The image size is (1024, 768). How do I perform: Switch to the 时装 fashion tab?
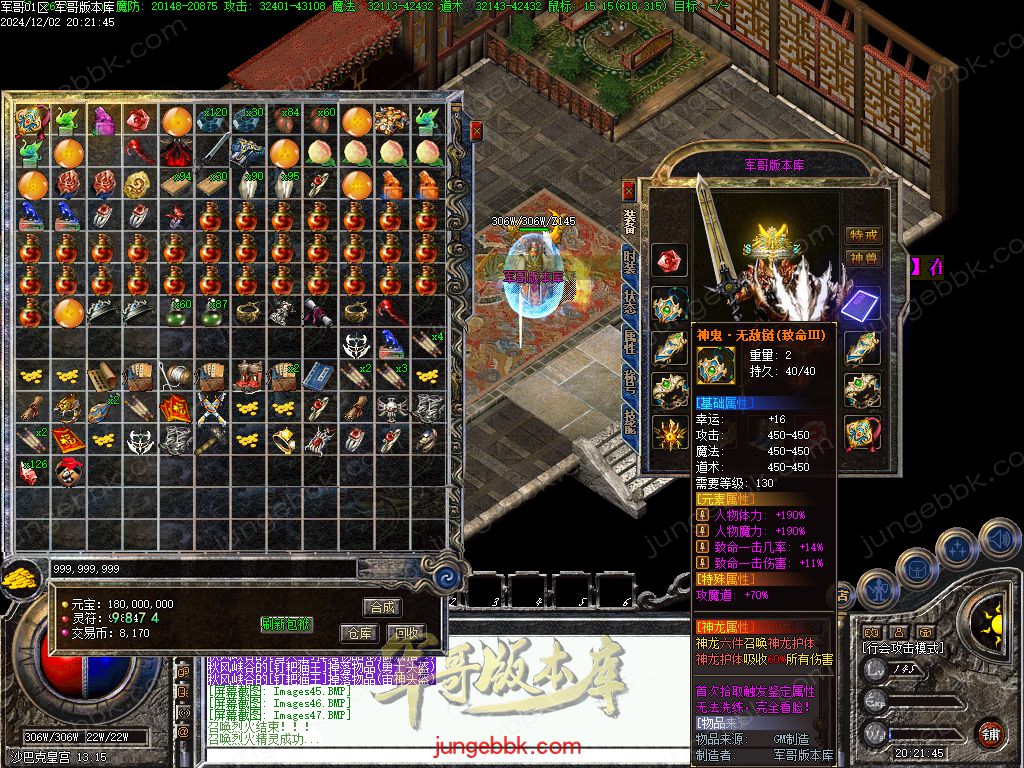[629, 263]
